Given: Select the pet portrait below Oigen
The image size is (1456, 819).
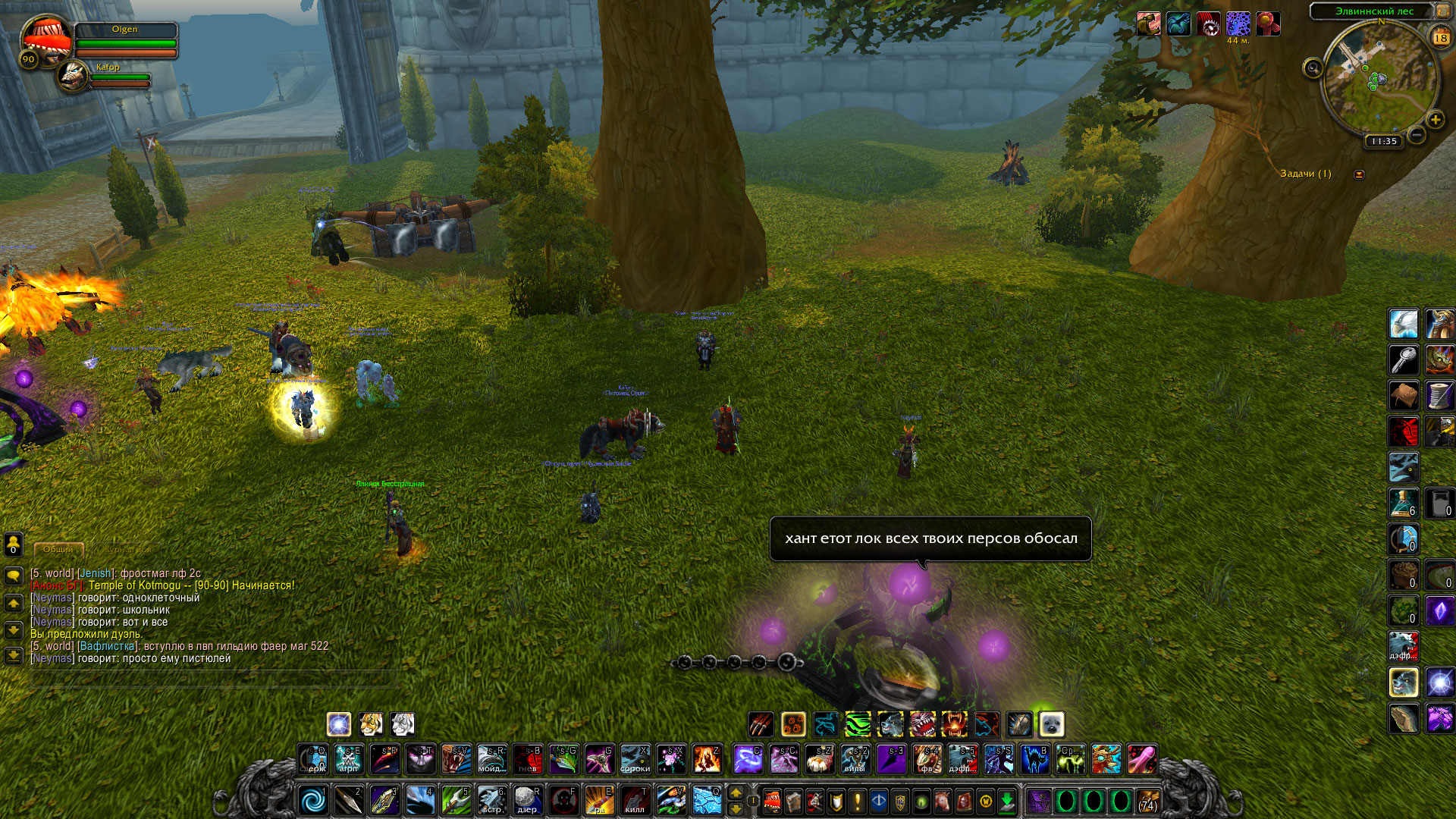Looking at the screenshot, I should [74, 76].
